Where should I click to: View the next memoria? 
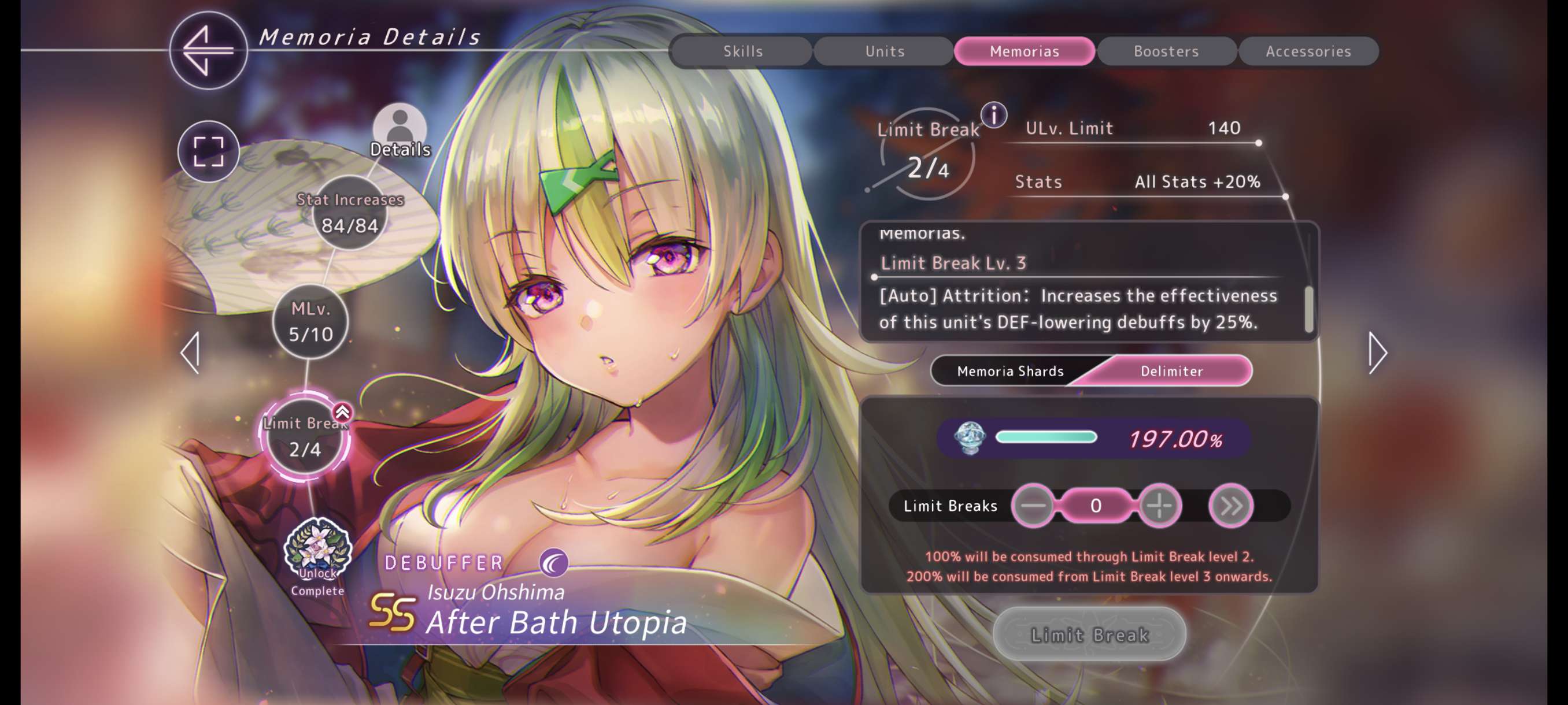coord(1377,352)
